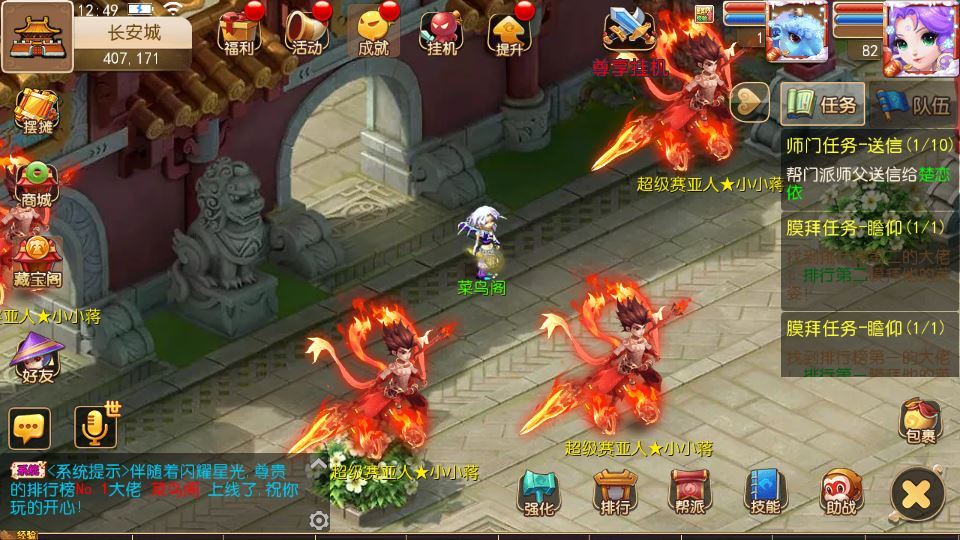
Task: Switch to the 任务 quest tab
Action: click(823, 103)
